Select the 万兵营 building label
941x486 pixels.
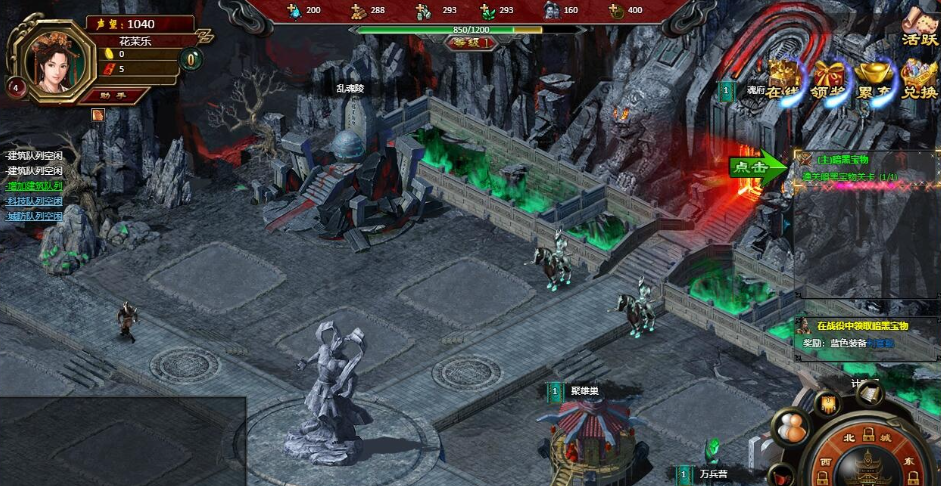pos(712,473)
